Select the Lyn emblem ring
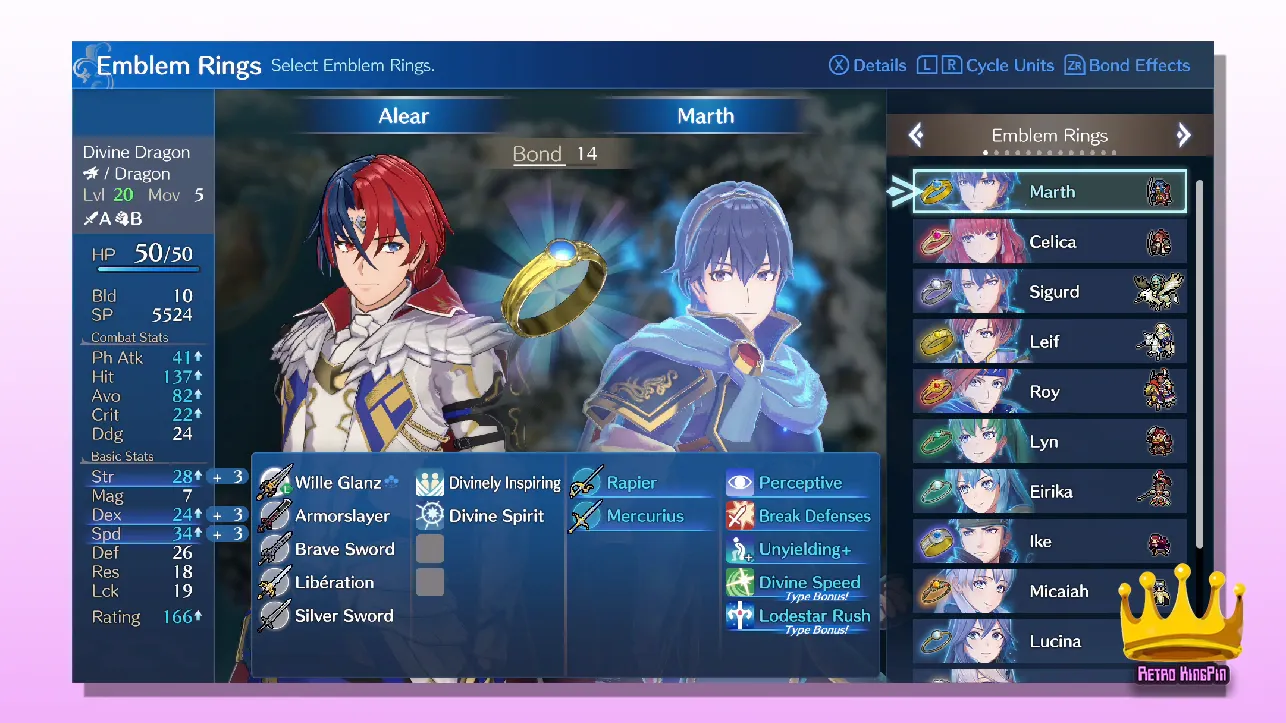Image resolution: width=1286 pixels, height=723 pixels. pos(1050,442)
